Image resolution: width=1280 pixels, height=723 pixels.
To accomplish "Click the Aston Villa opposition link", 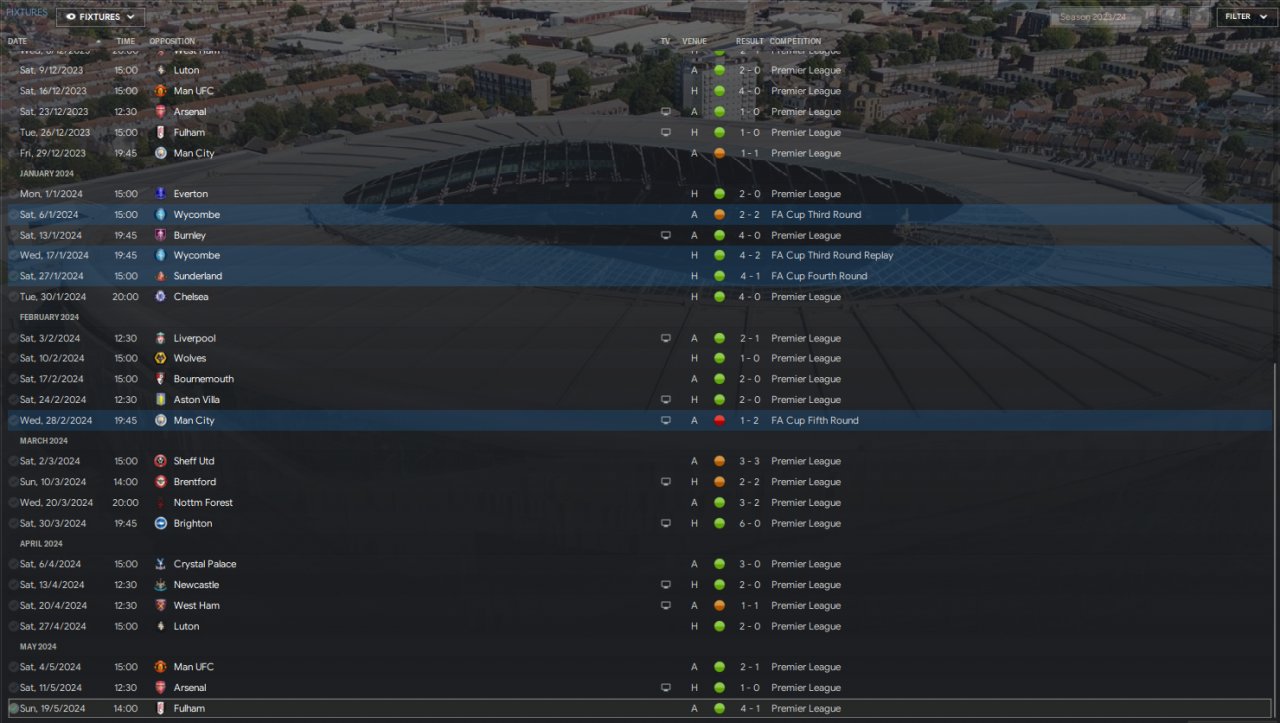I will pyautogui.click(x=196, y=400).
